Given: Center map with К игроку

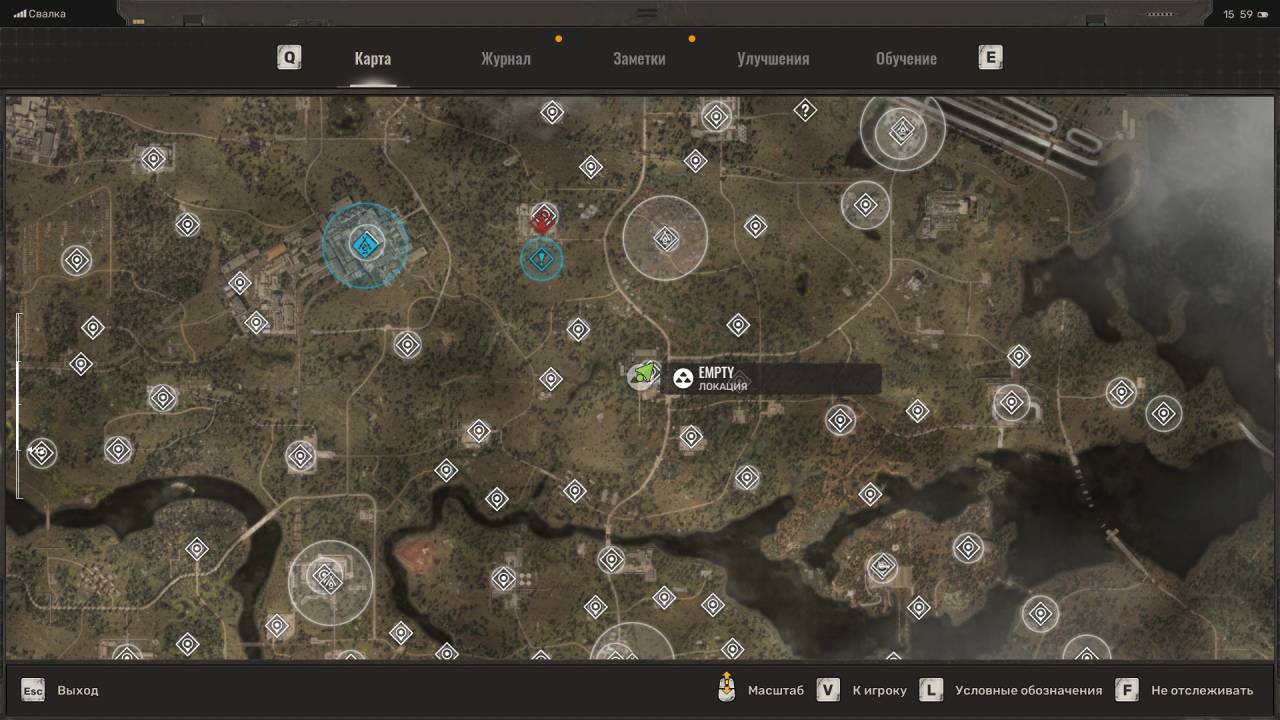Looking at the screenshot, I should click(879, 690).
